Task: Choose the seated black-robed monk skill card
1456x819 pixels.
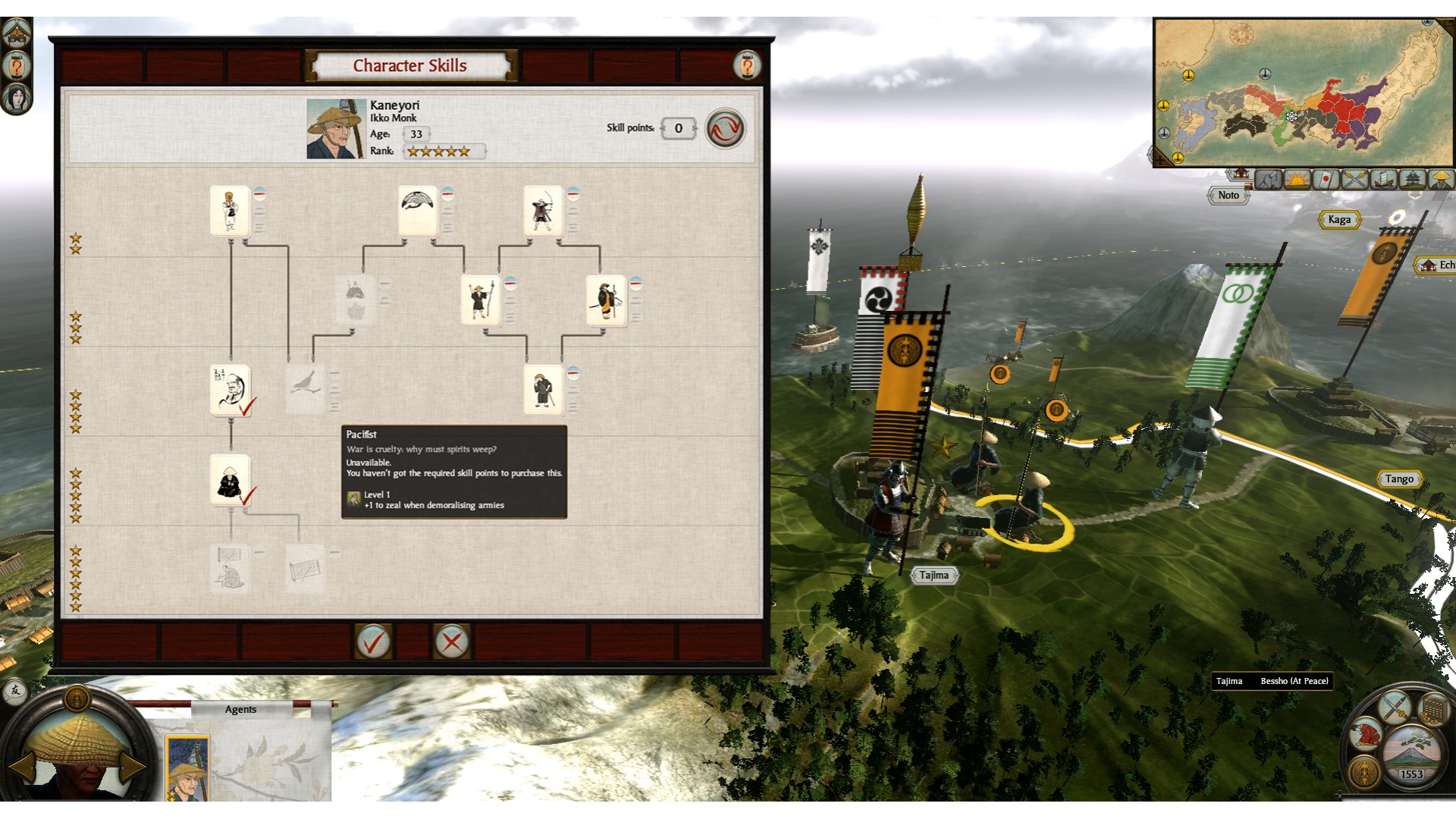Action: (x=231, y=480)
